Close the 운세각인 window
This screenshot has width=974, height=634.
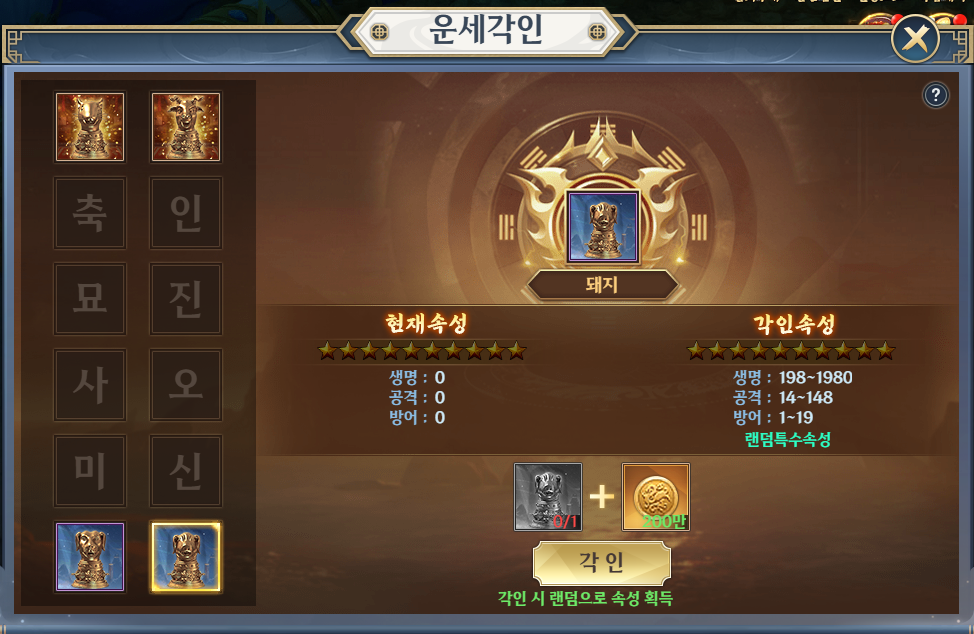pos(914,41)
